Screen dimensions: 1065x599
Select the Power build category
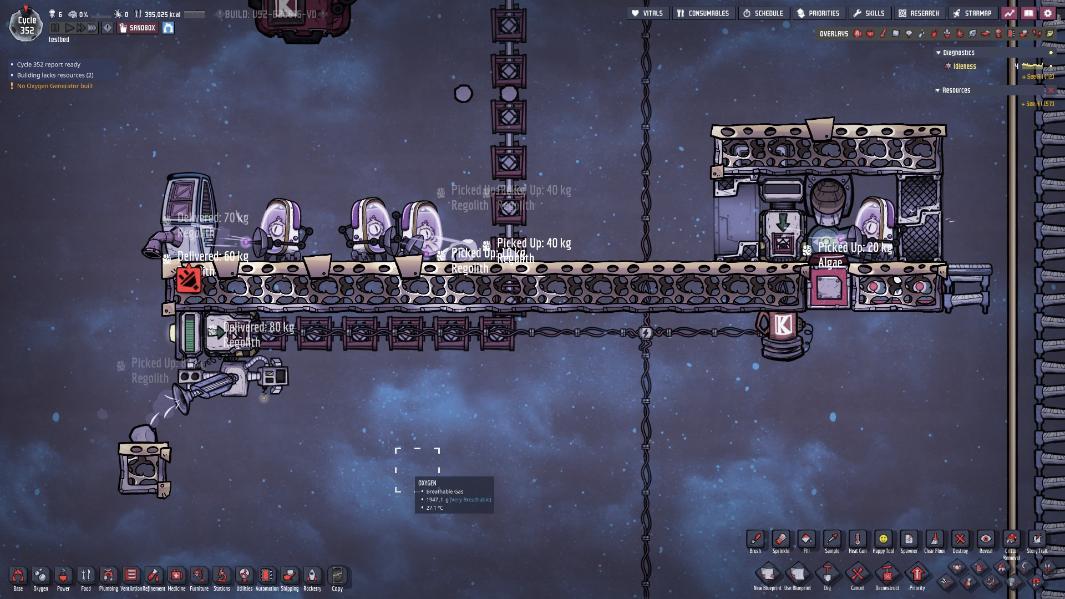(63, 576)
